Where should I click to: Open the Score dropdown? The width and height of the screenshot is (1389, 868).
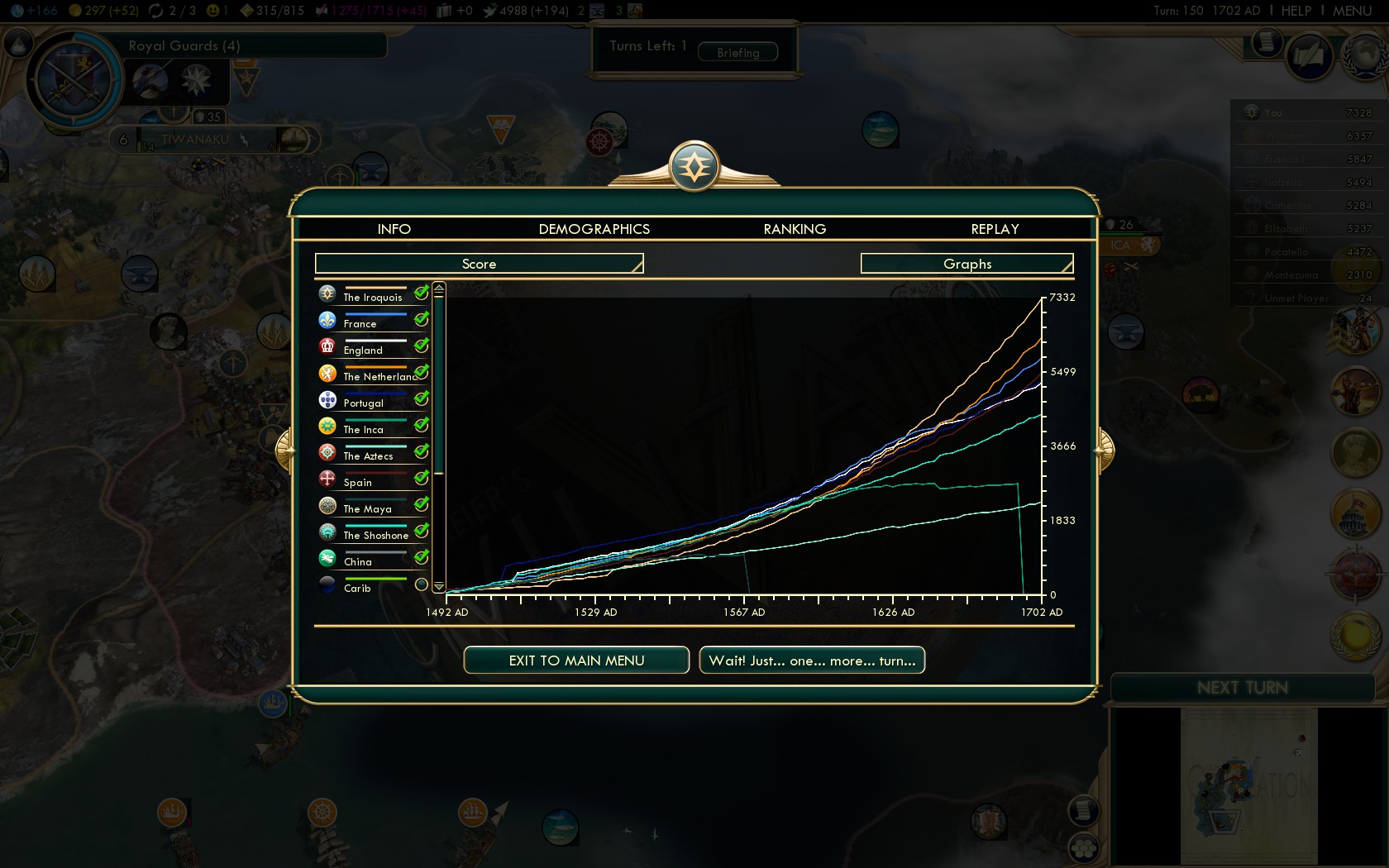(x=479, y=264)
